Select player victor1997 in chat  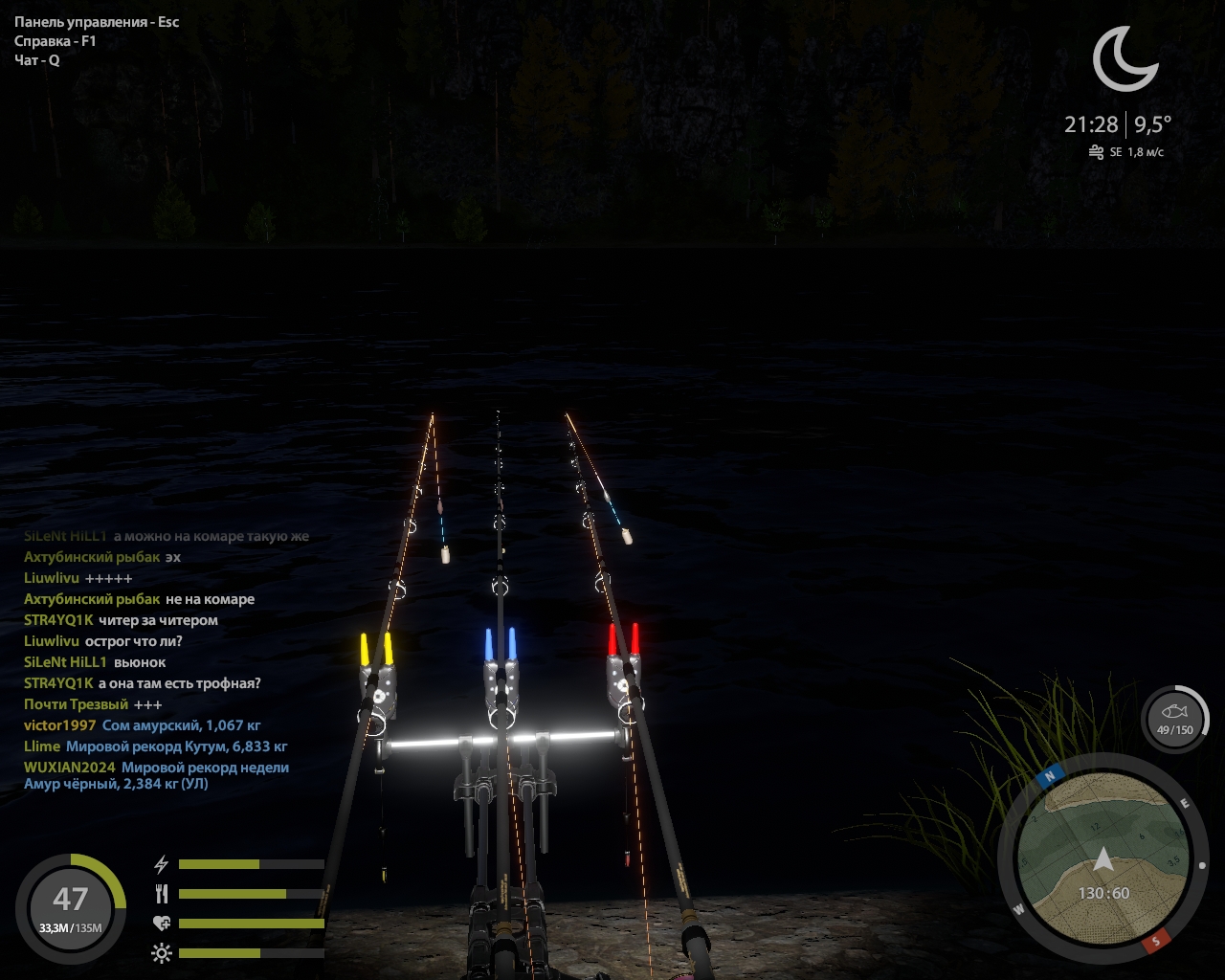60,725
